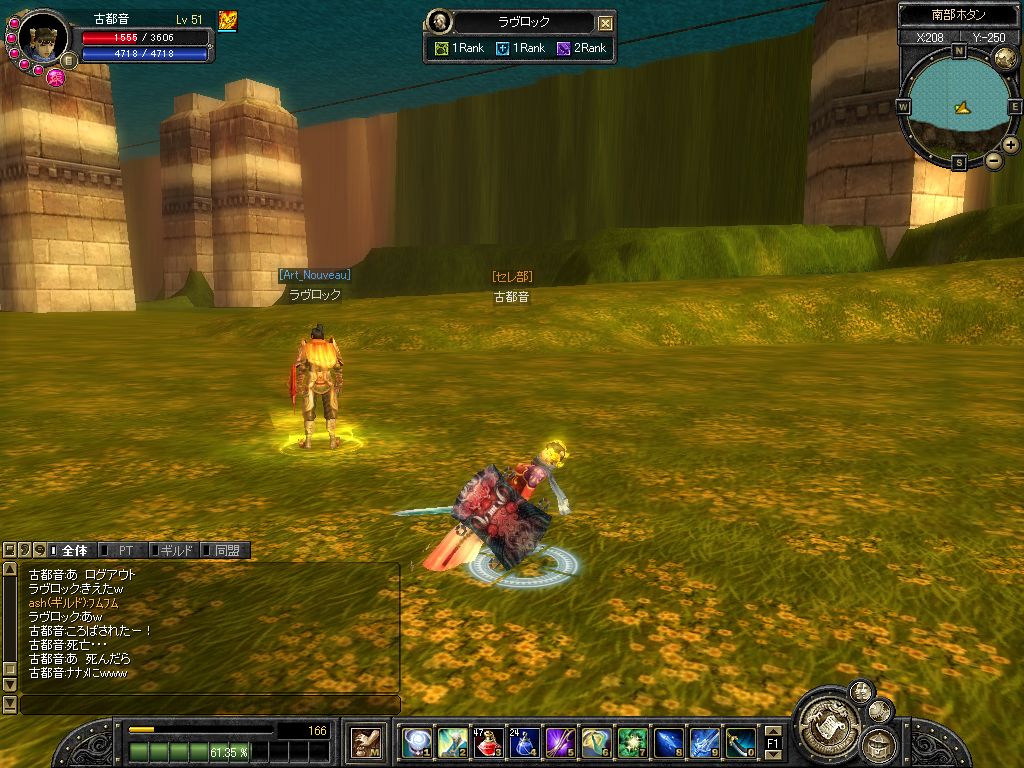Click the player character portrait
The height and width of the screenshot is (768, 1024).
tap(43, 39)
